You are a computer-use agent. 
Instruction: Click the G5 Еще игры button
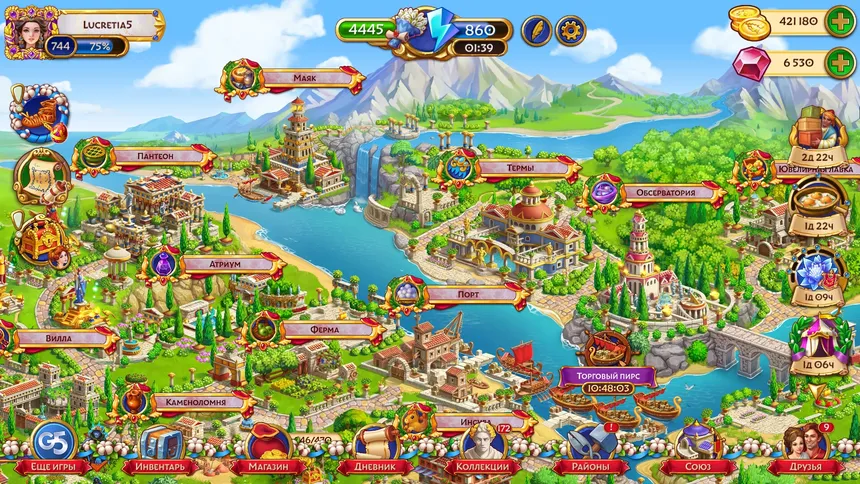(x=52, y=448)
